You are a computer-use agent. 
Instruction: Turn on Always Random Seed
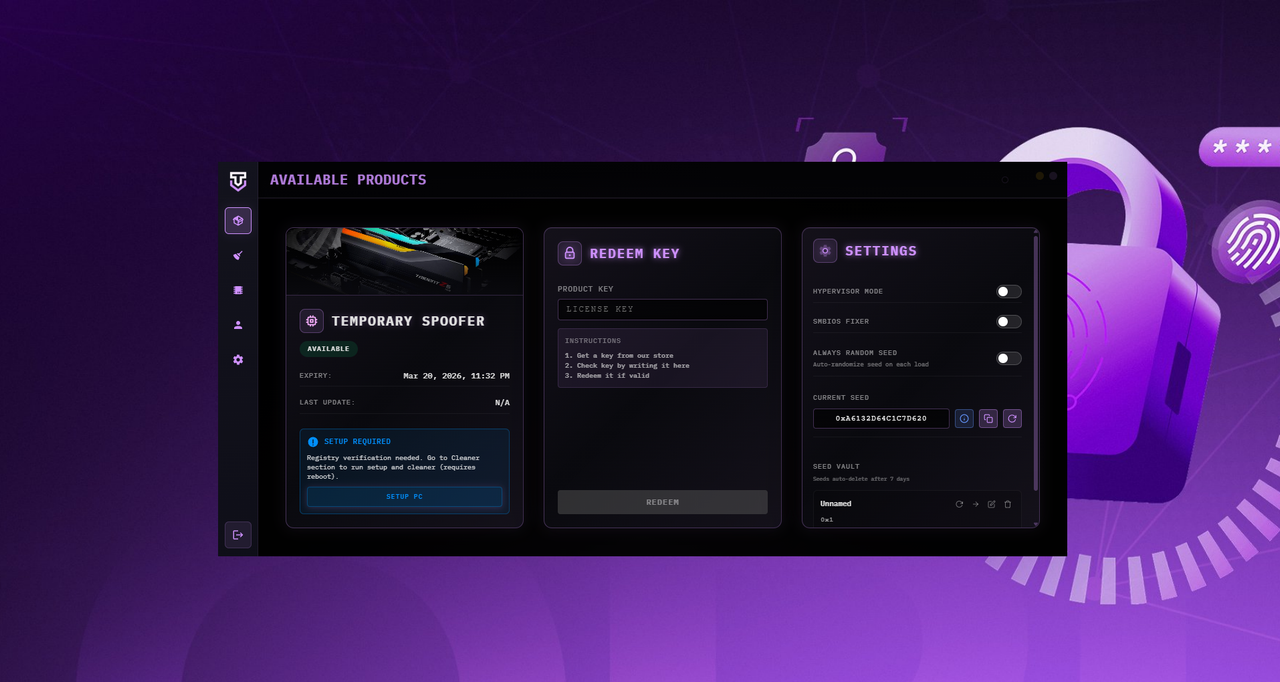coord(1008,358)
